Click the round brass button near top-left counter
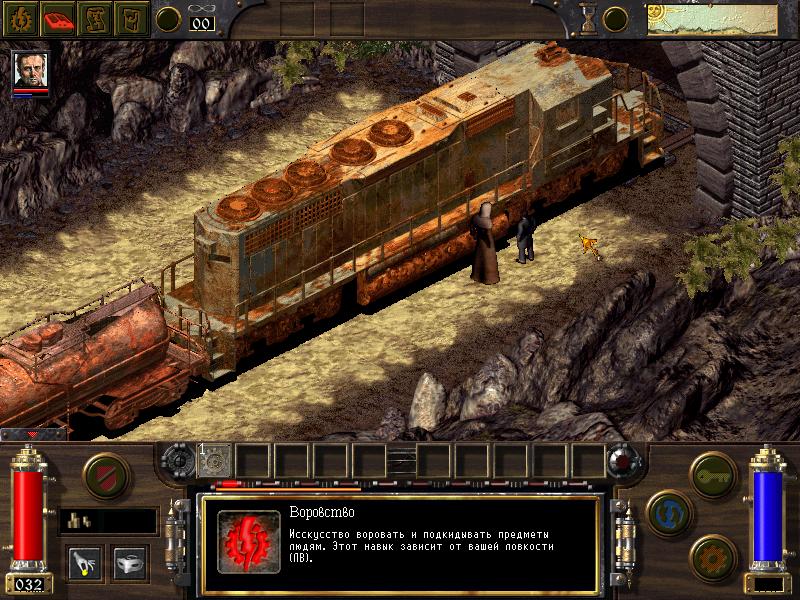 tap(170, 18)
